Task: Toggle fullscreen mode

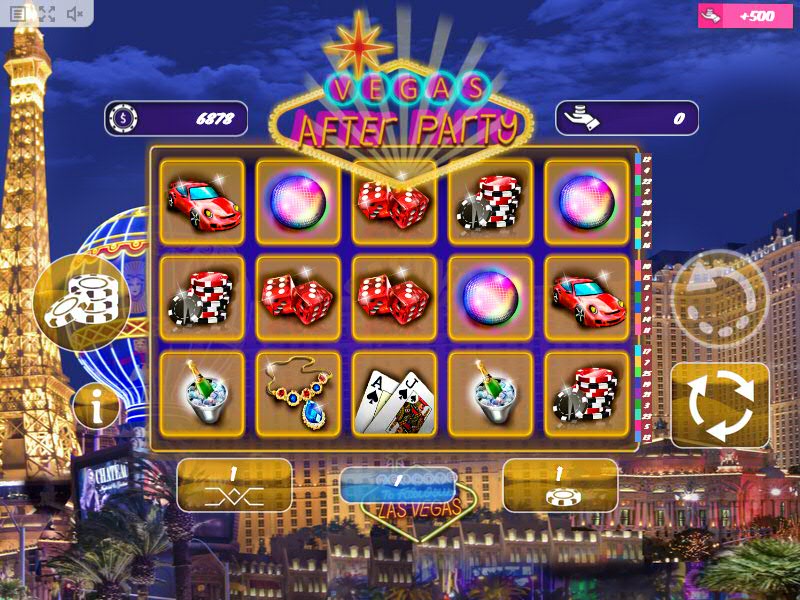Action: (47, 14)
